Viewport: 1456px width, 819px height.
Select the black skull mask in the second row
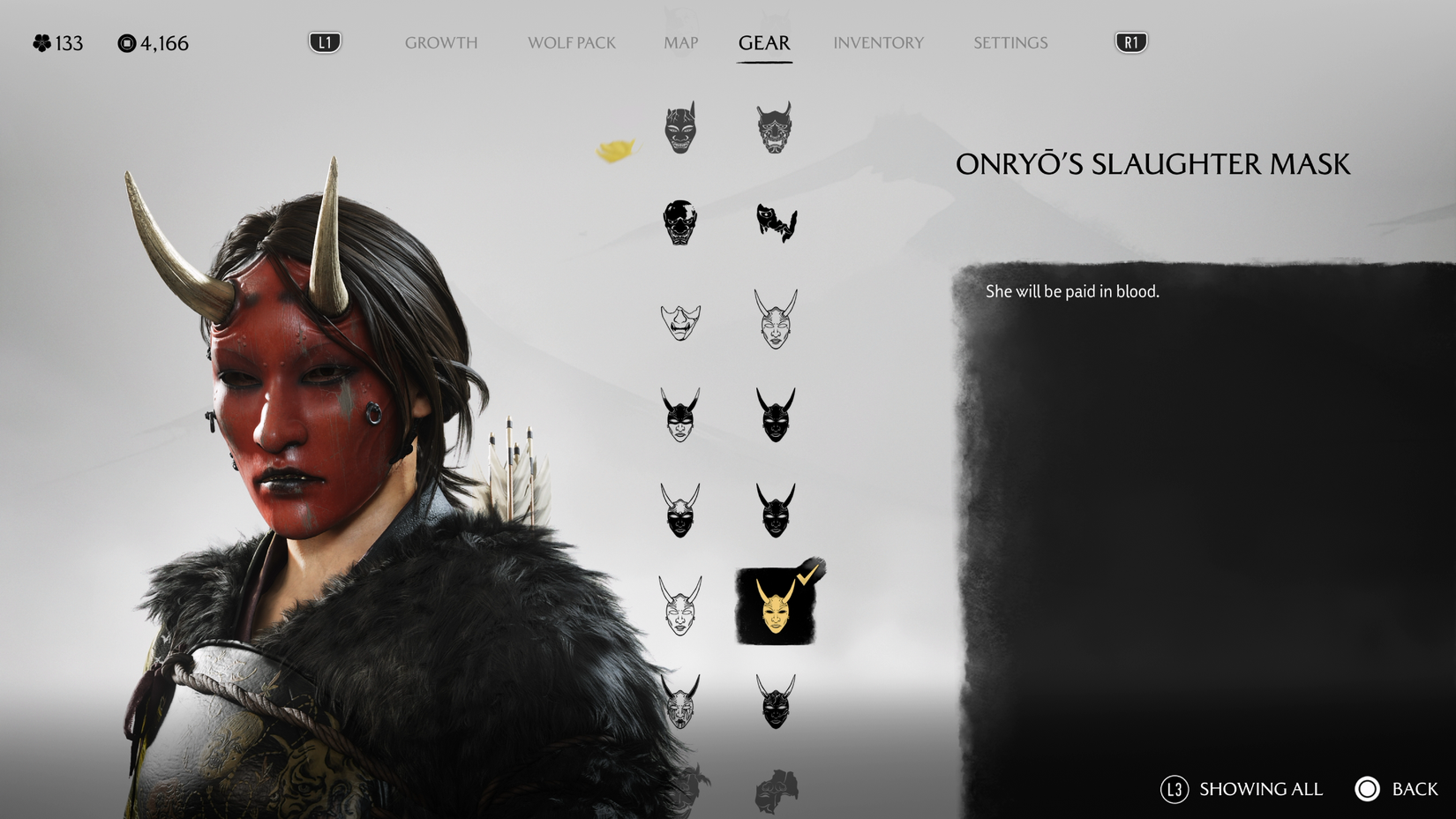[679, 223]
